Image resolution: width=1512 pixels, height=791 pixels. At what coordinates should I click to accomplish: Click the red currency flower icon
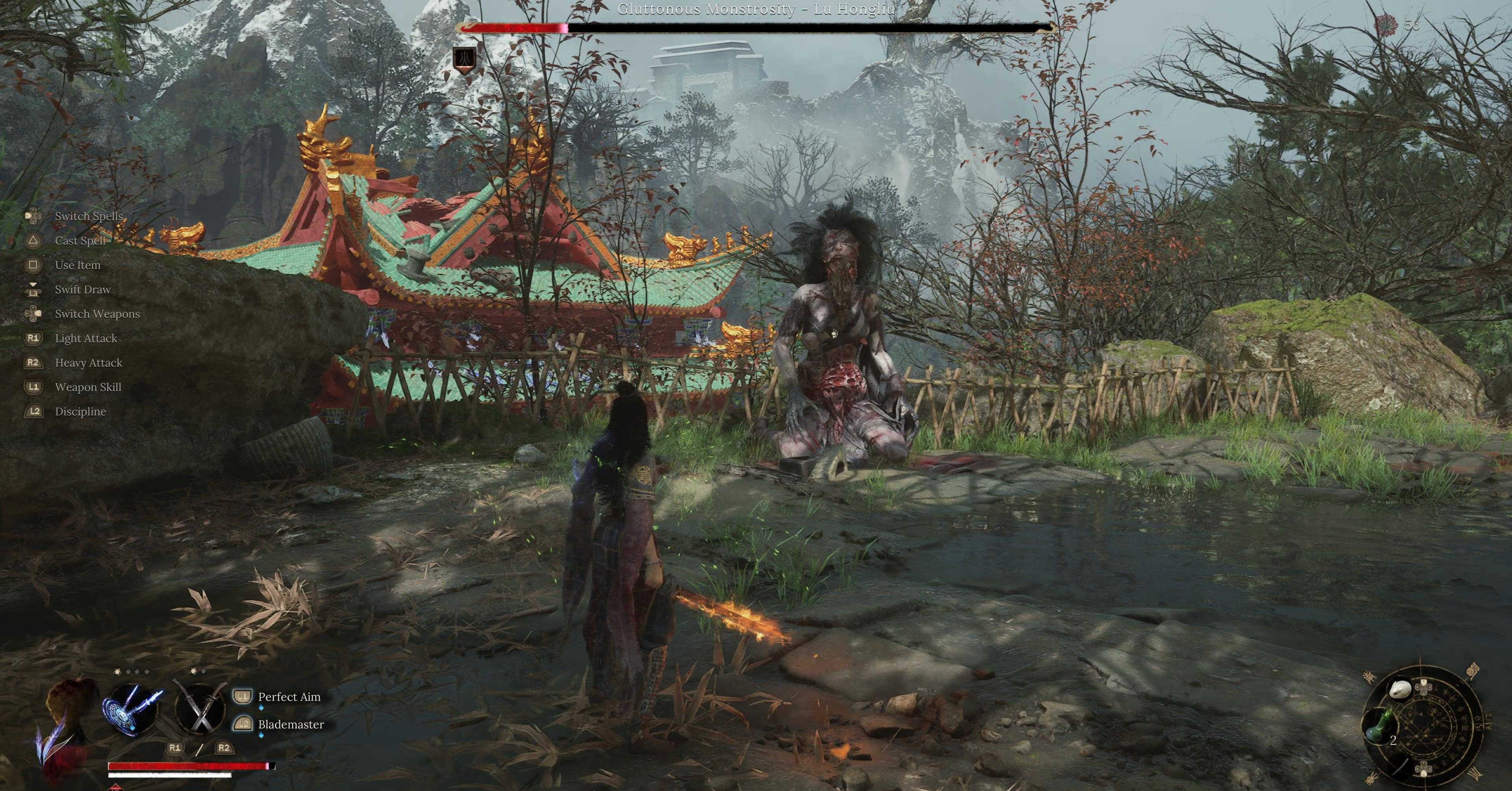click(x=1386, y=25)
